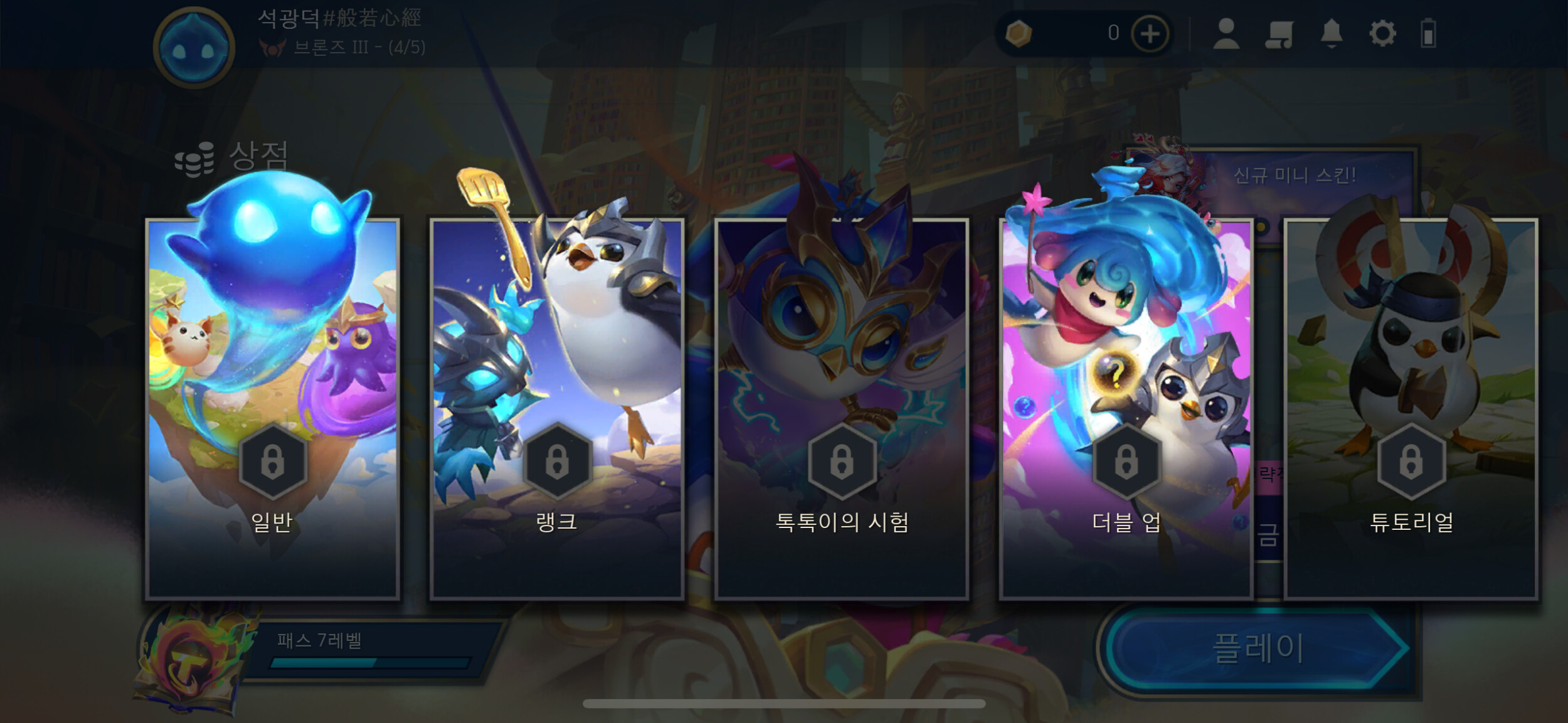Open the 상점 (Shop) menu
The image size is (1568, 723).
tap(233, 157)
